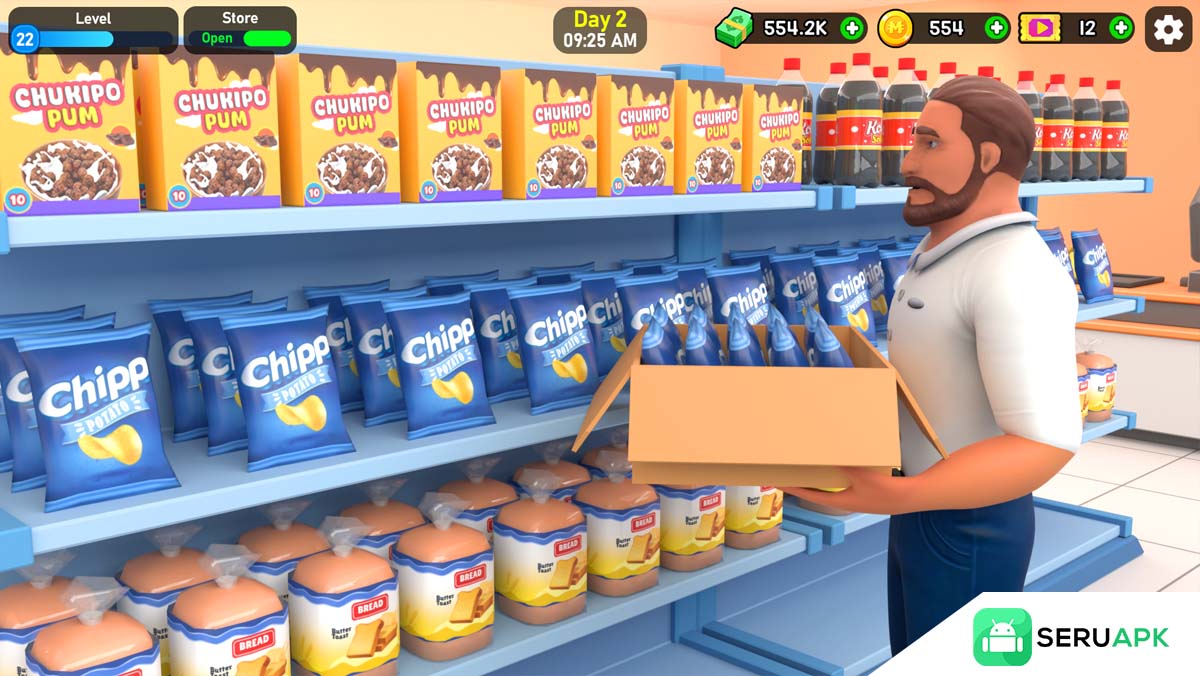
Task: Toggle the Store Open switch
Action: click(x=267, y=39)
